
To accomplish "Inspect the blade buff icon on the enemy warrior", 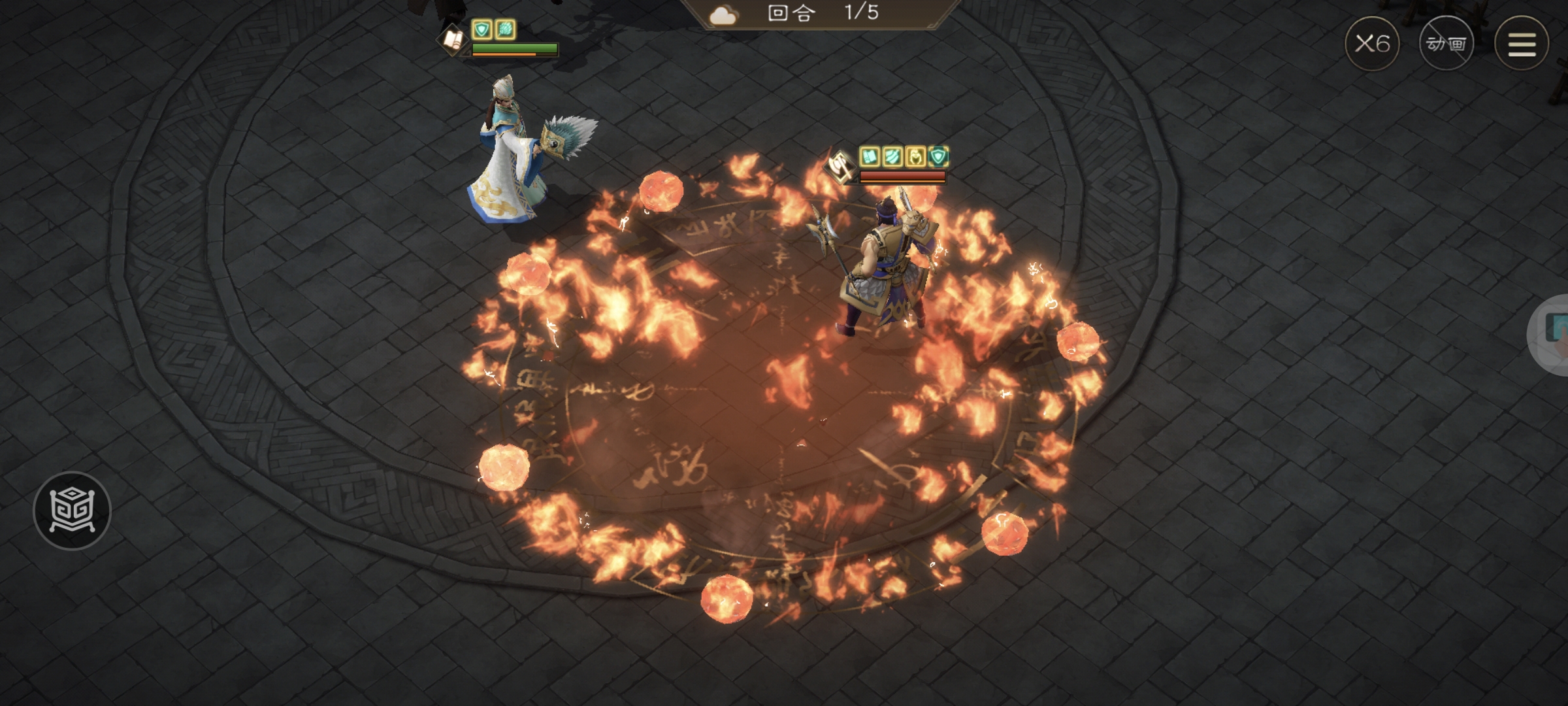I will (x=892, y=158).
